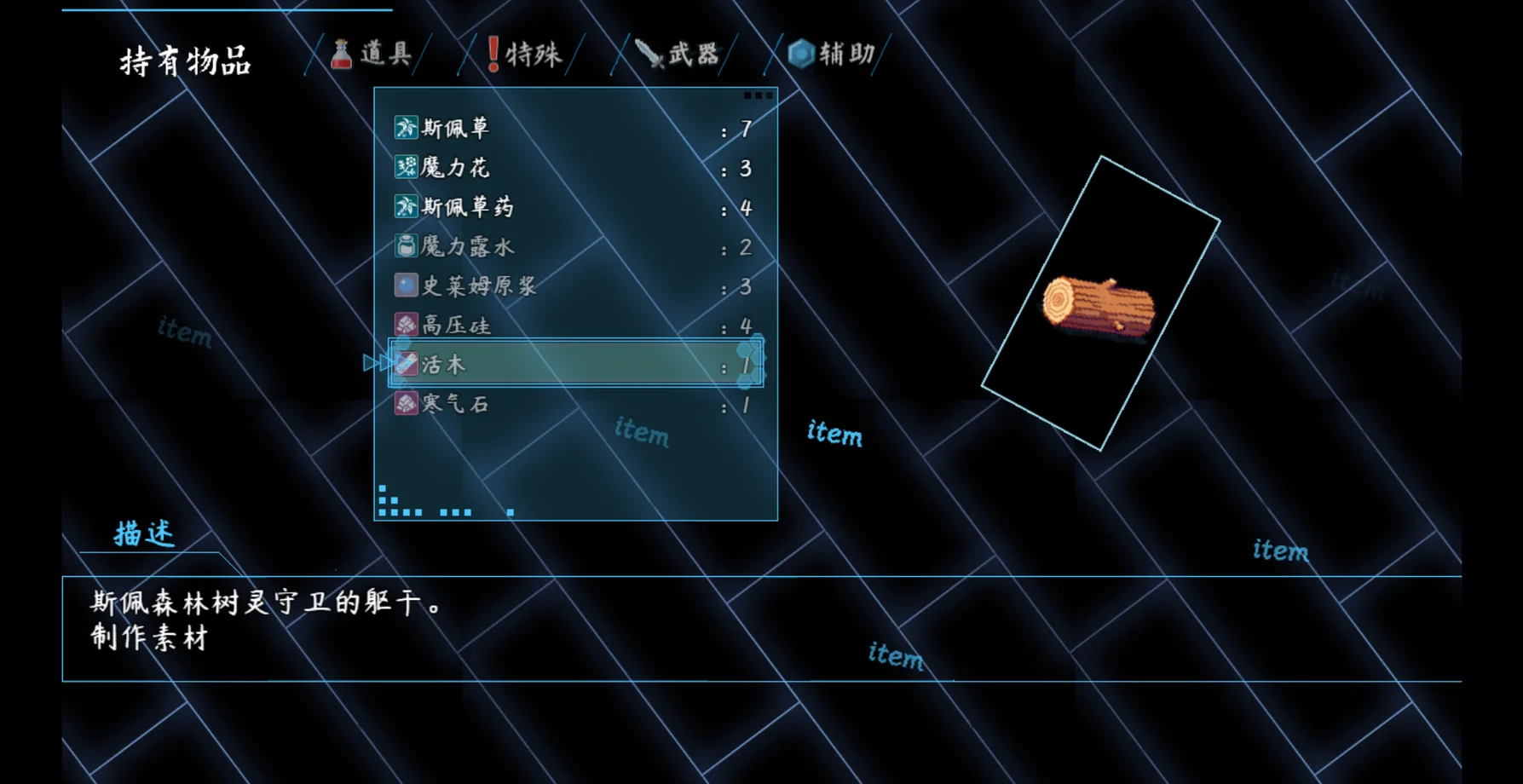The width and height of the screenshot is (1523, 784).
Task: Switch to the 道具 items tab
Action: pos(373,55)
